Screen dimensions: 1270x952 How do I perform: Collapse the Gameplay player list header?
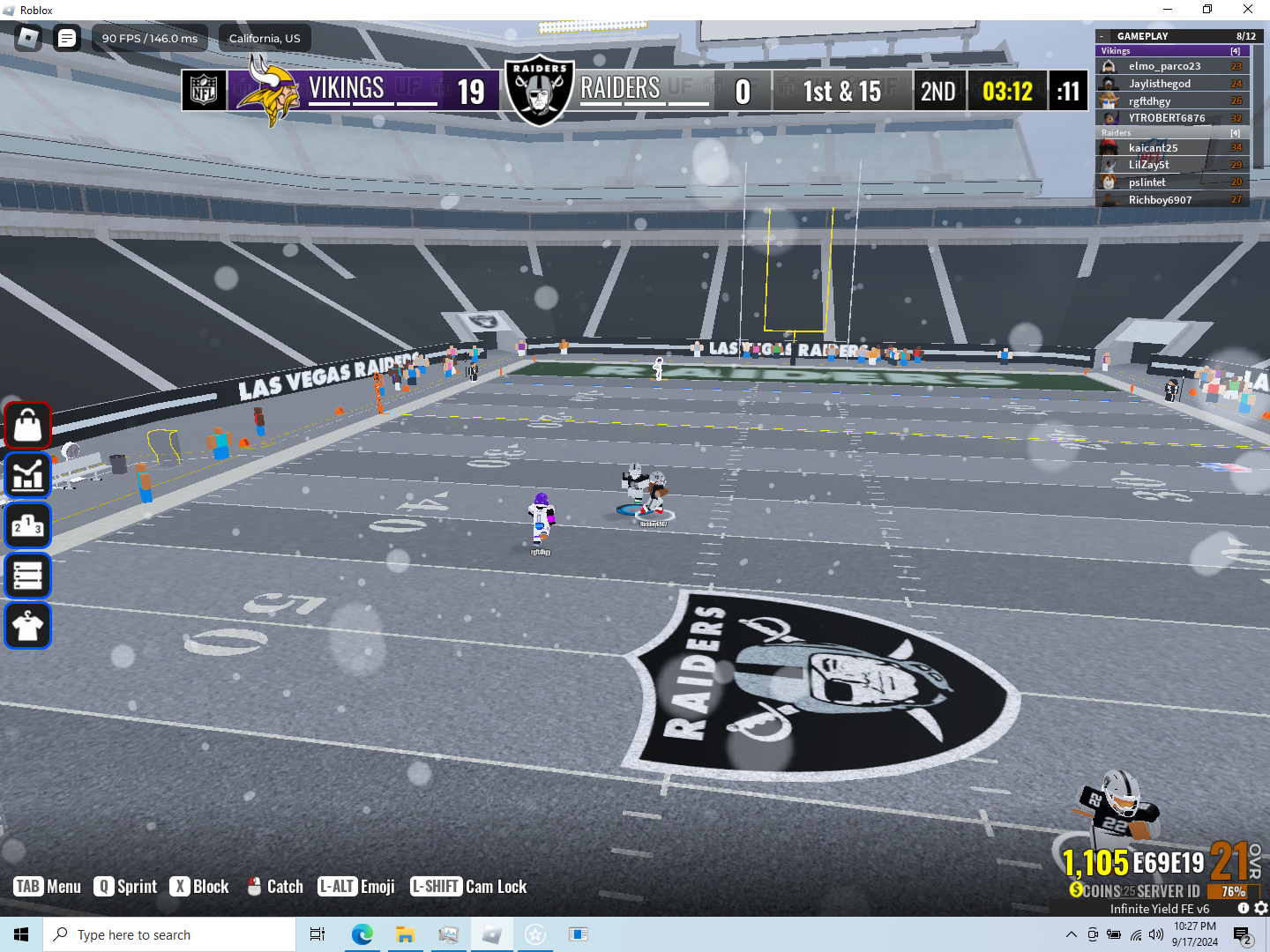[1102, 36]
